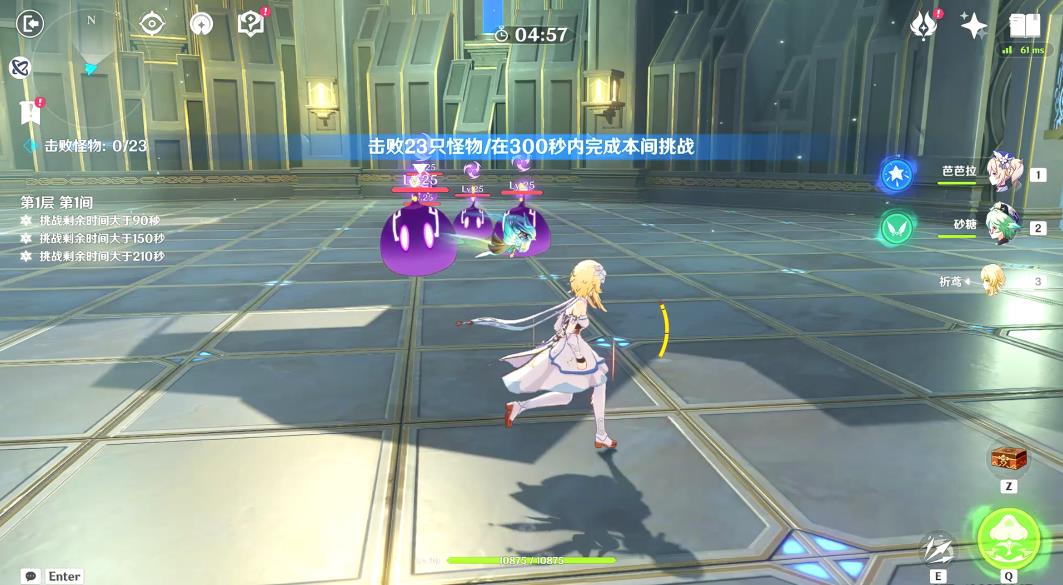Open the book icon at top right

(1025, 25)
